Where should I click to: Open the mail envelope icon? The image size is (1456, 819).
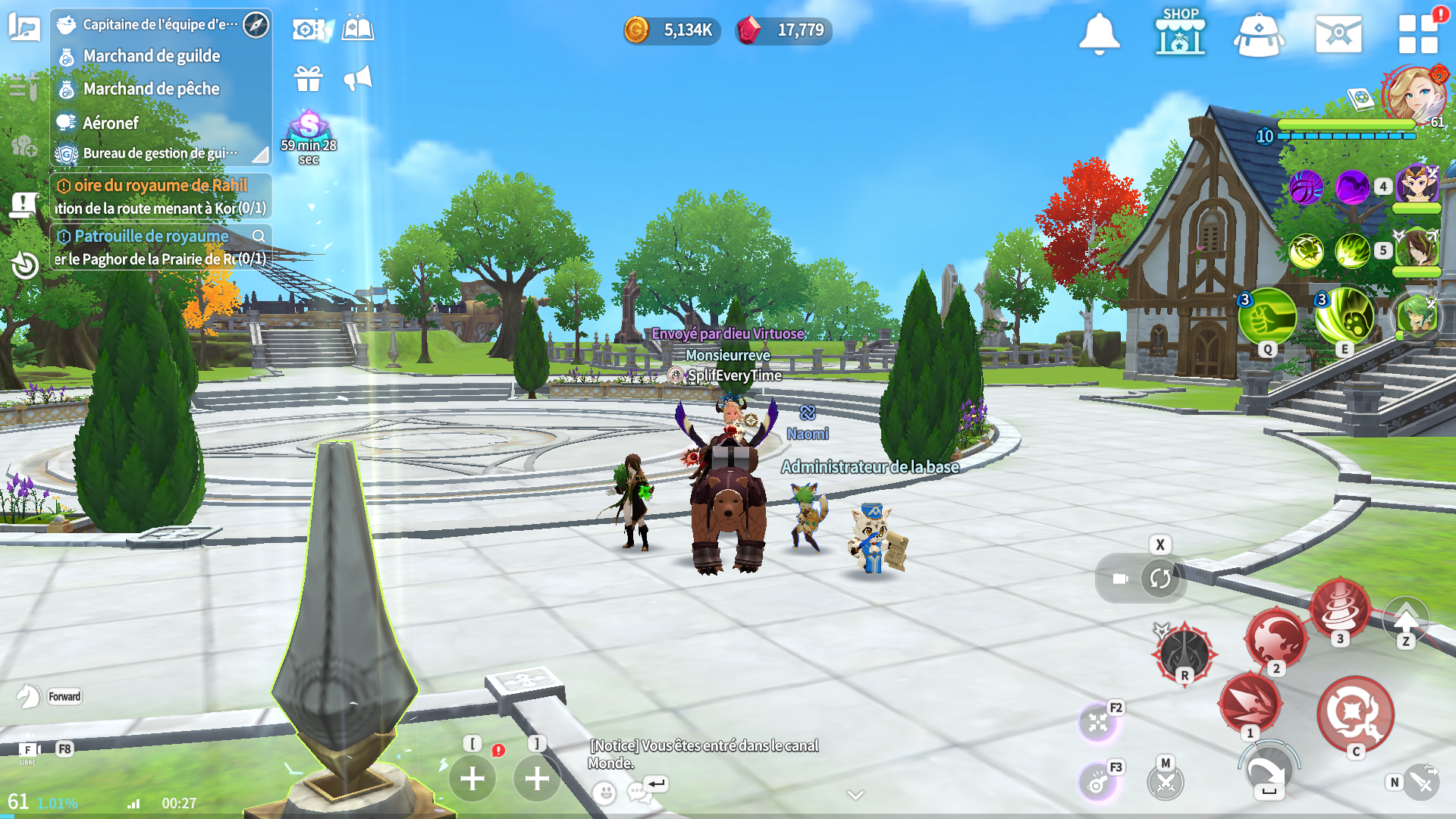[x=1338, y=33]
